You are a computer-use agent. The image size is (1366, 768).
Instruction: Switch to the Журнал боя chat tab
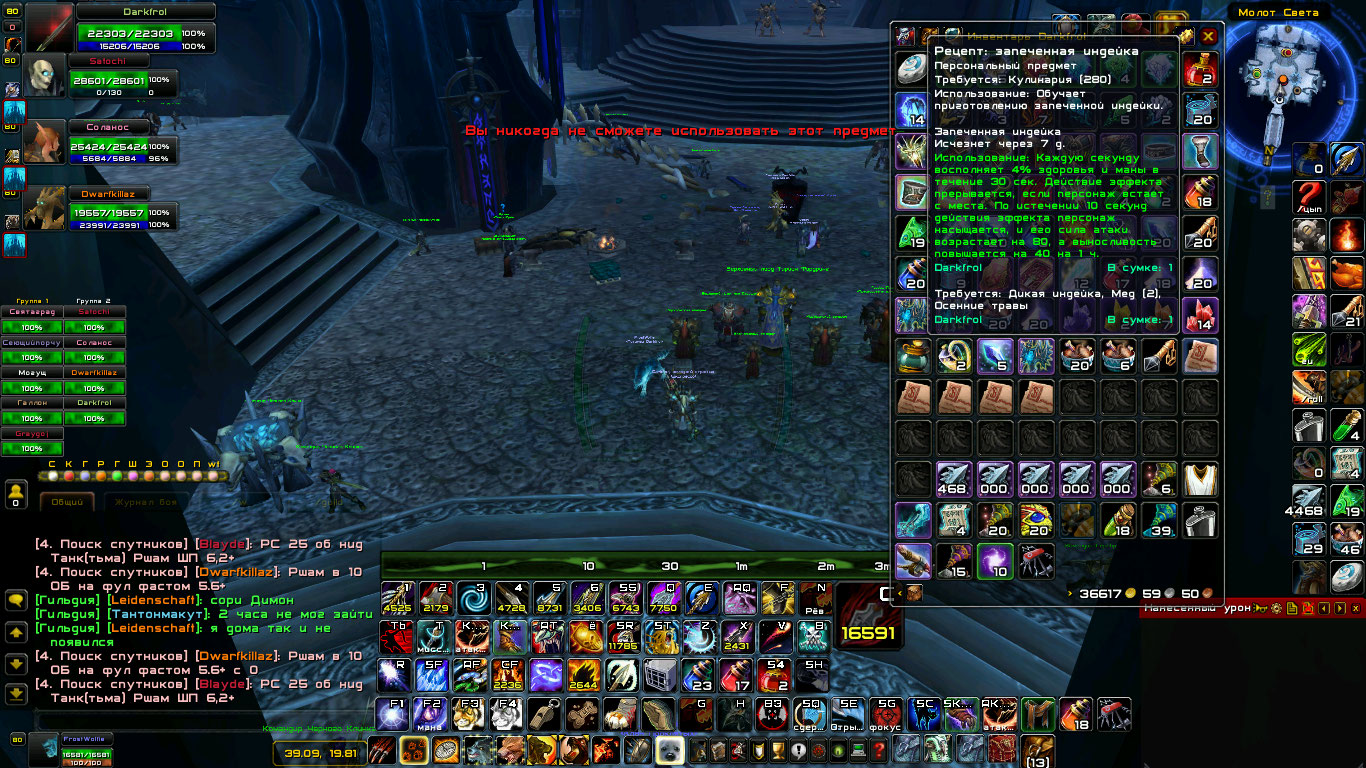tap(146, 502)
